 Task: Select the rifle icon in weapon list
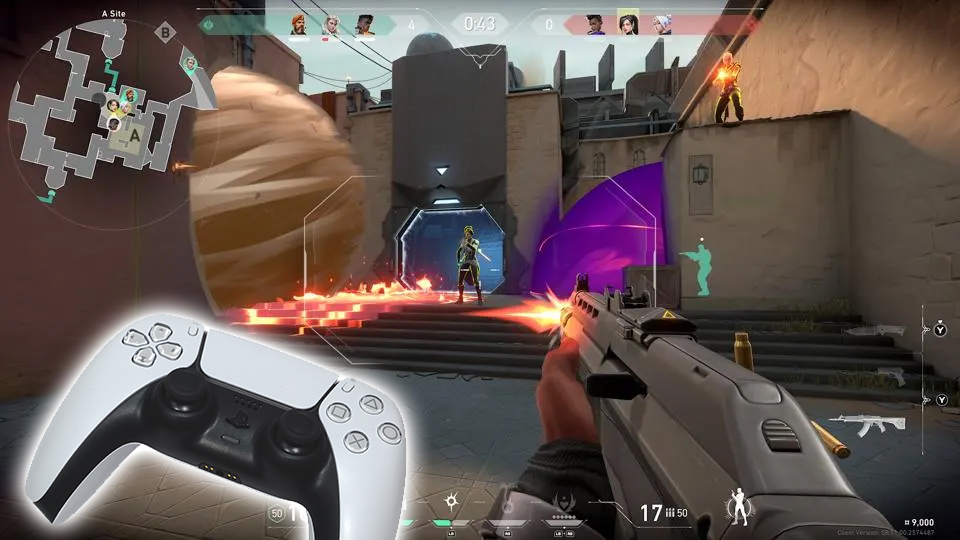(x=866, y=422)
